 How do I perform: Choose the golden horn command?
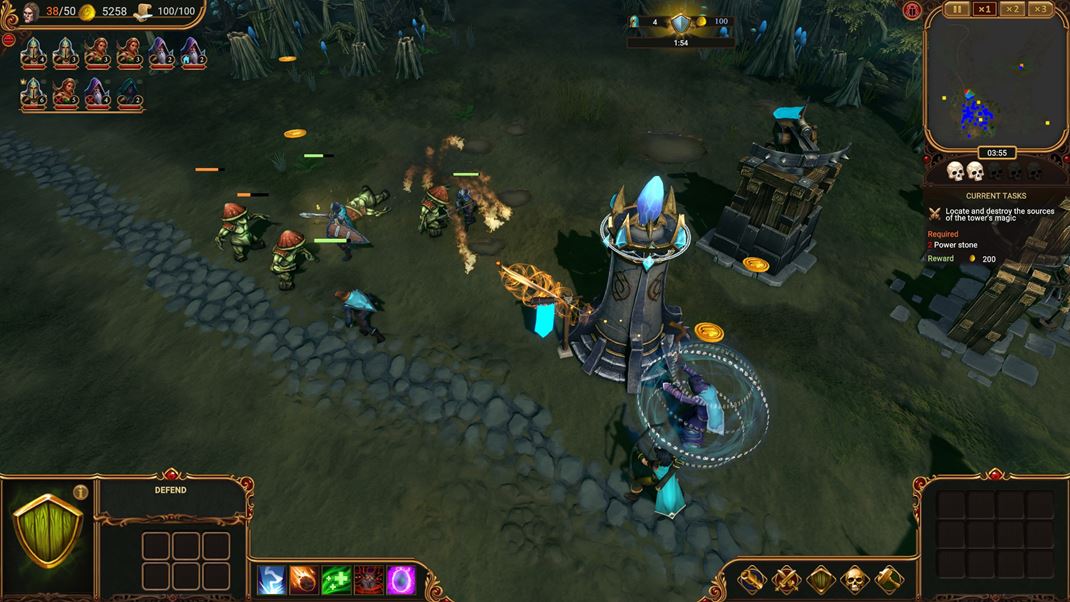[x=751, y=579]
